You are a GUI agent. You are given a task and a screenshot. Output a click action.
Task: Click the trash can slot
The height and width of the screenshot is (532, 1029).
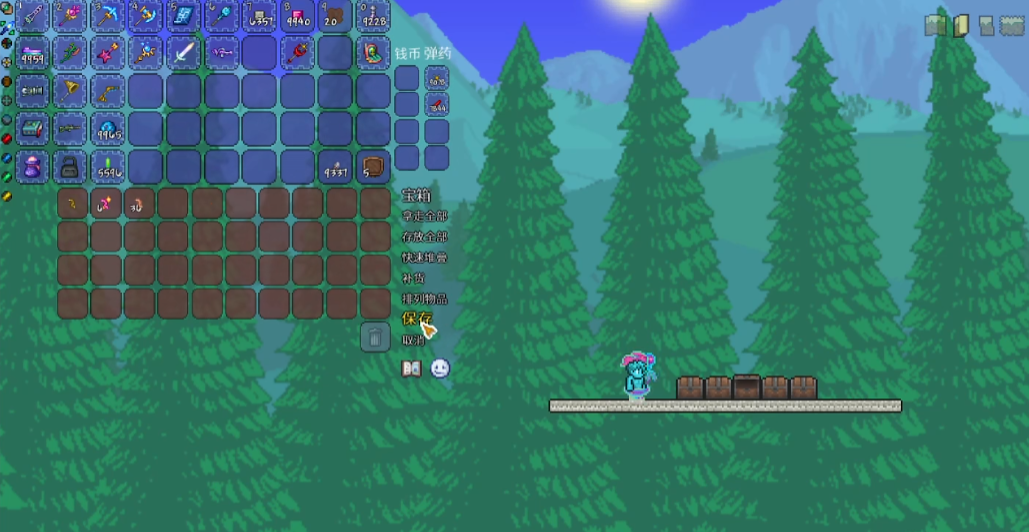click(x=375, y=337)
